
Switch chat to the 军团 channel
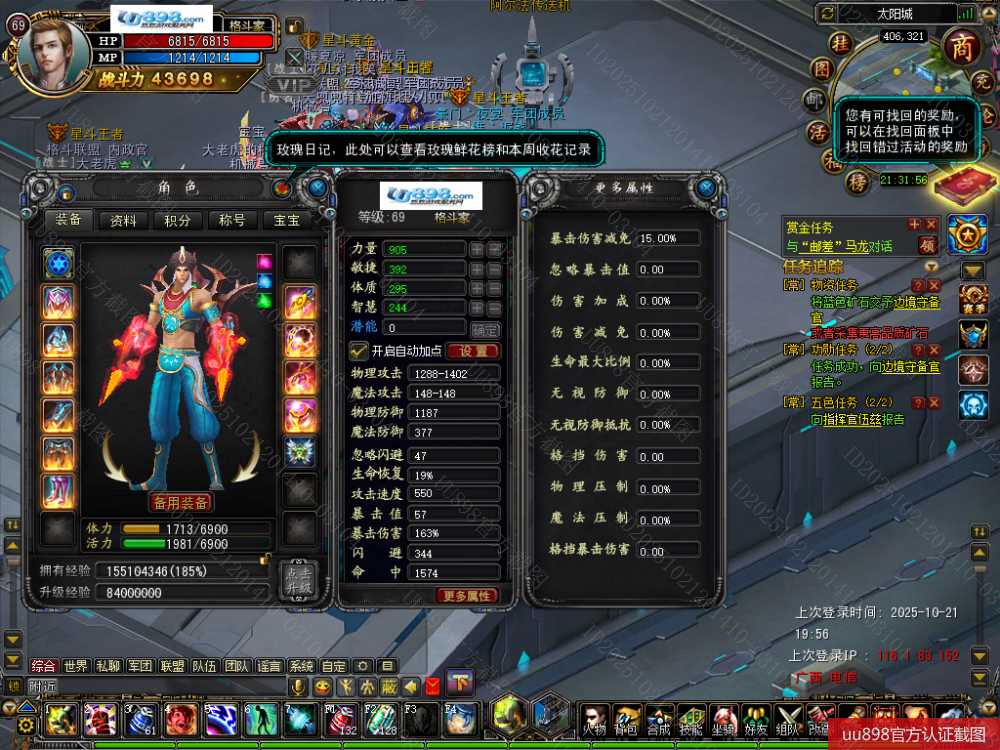point(140,666)
